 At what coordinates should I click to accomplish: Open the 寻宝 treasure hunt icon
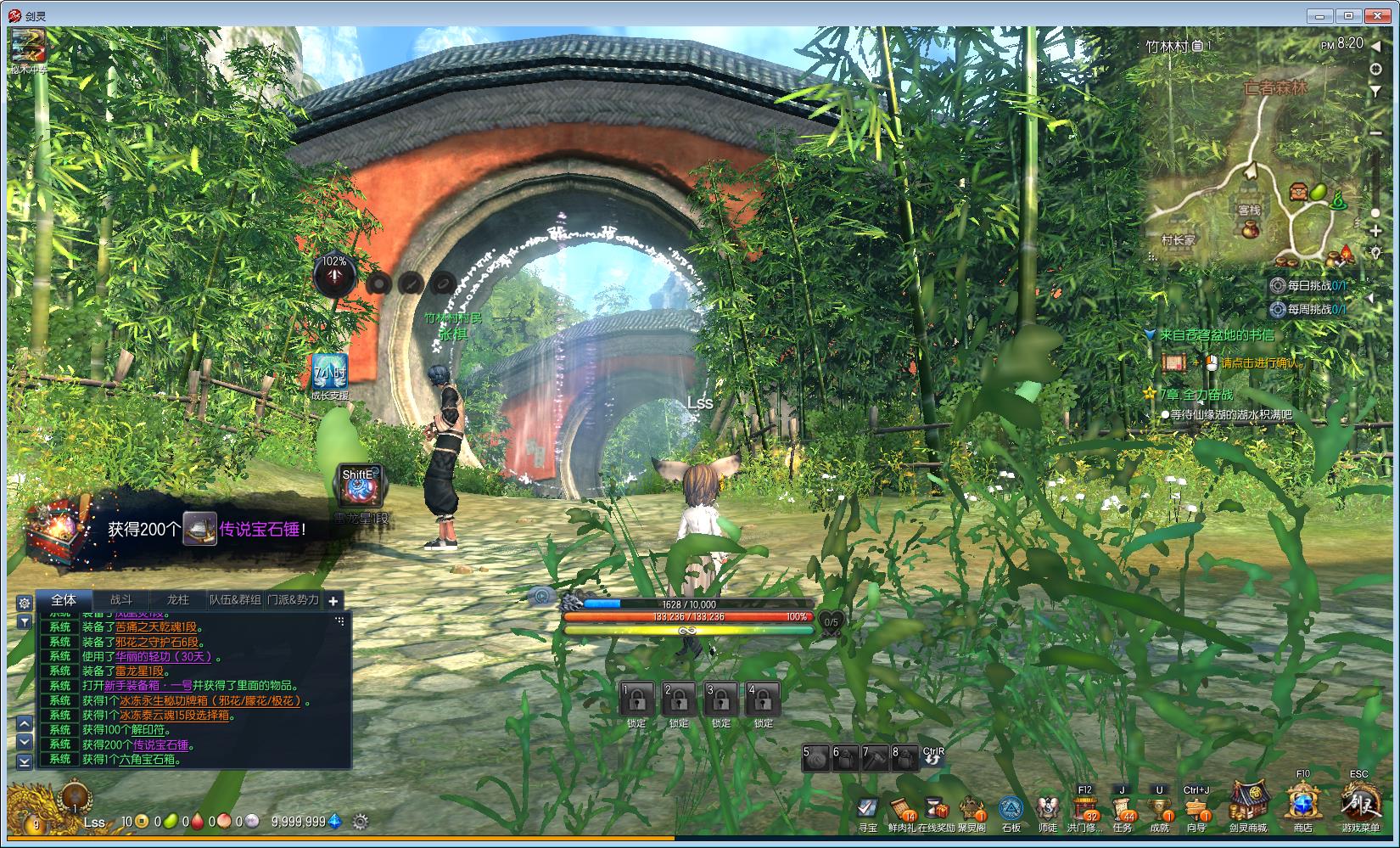[867, 809]
